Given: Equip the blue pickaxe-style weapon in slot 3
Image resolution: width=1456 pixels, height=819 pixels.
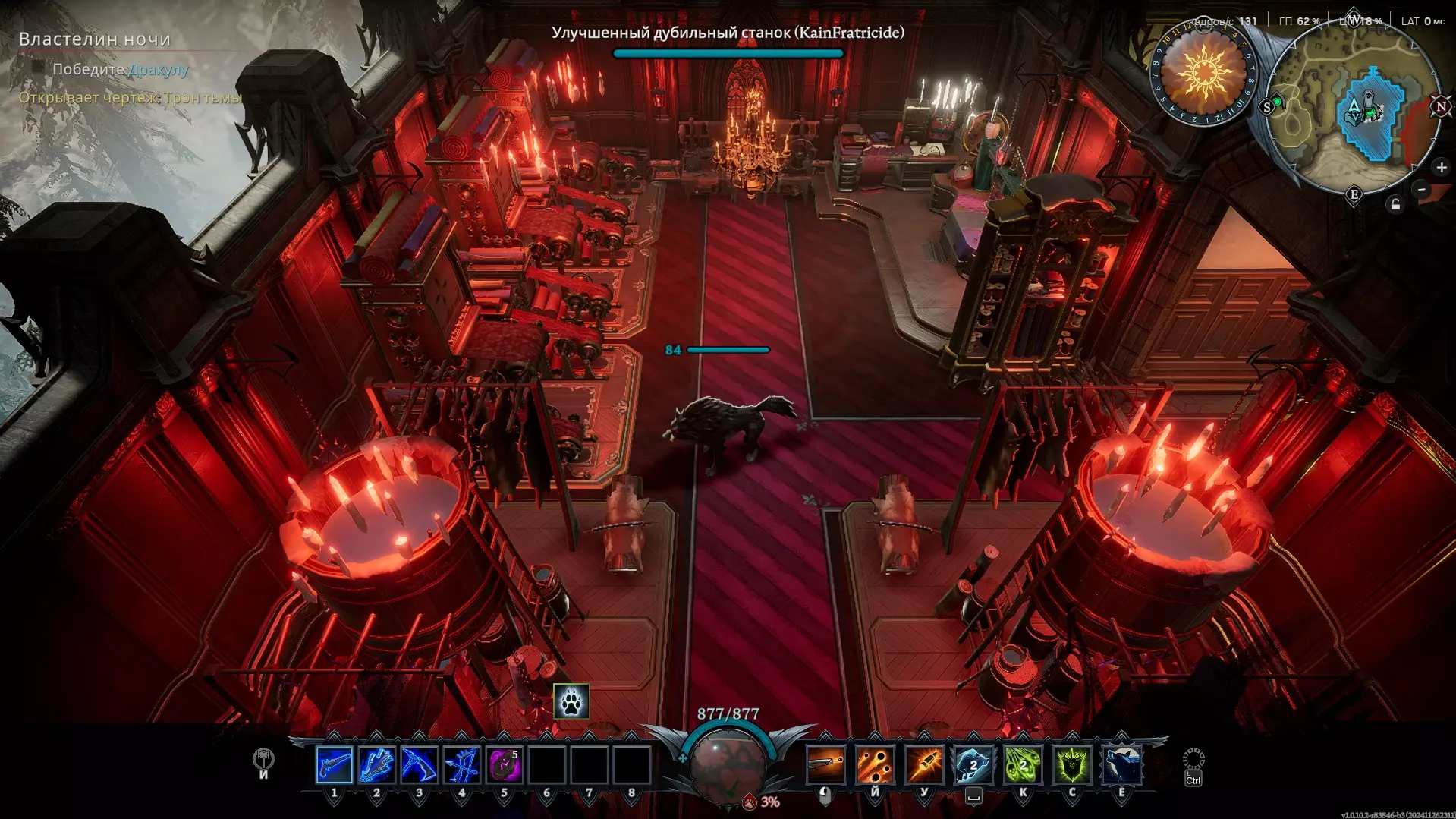Looking at the screenshot, I should (419, 764).
